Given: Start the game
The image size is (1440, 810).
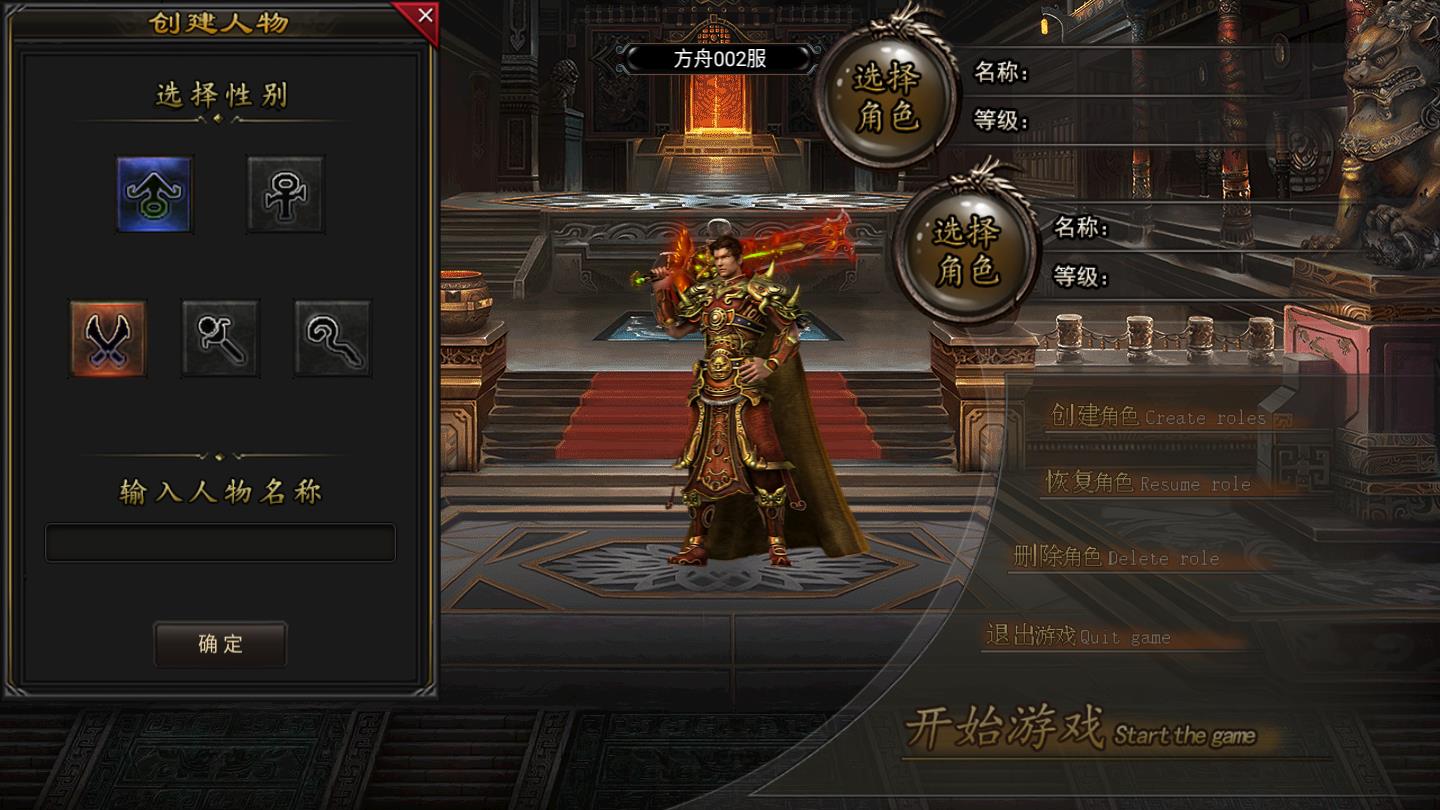Looking at the screenshot, I should (x=1080, y=730).
